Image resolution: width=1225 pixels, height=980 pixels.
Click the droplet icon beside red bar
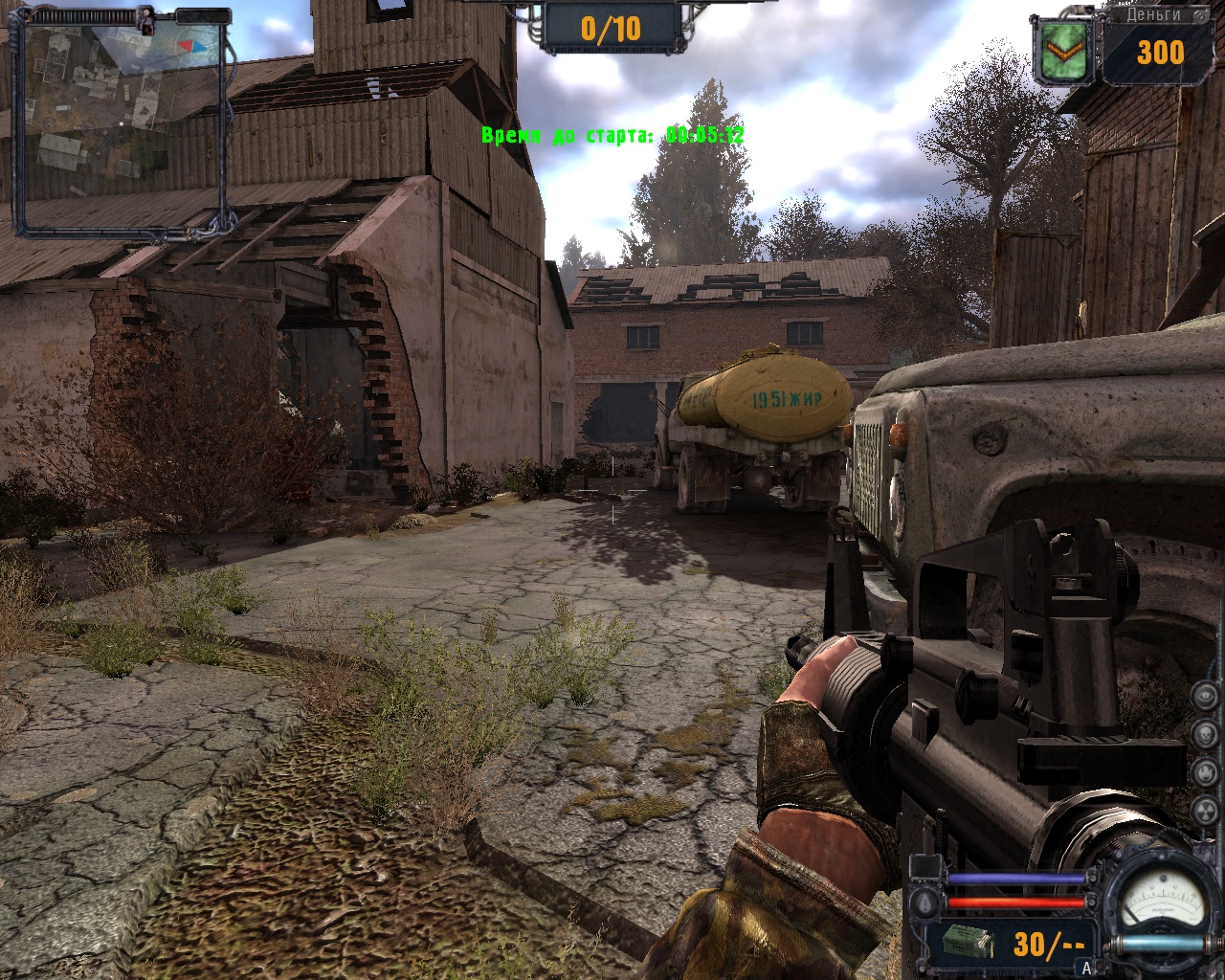(x=925, y=902)
